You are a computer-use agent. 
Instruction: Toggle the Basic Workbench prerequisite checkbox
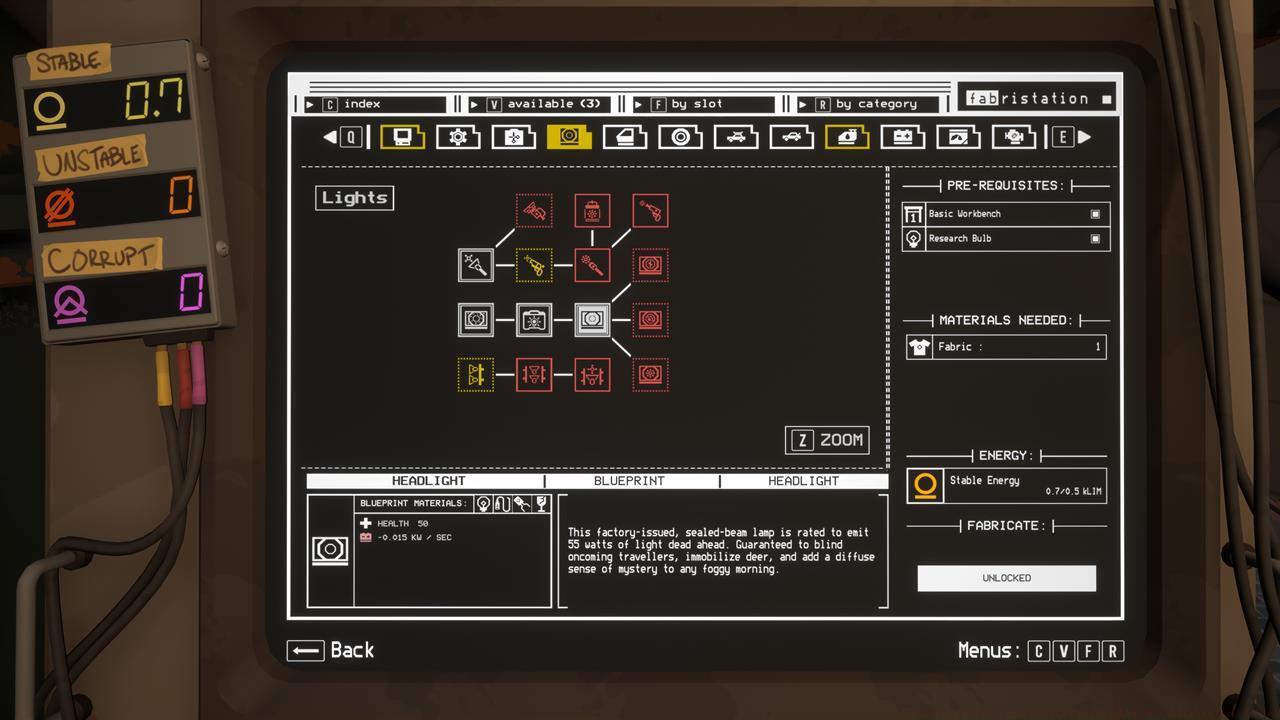[x=1094, y=213]
